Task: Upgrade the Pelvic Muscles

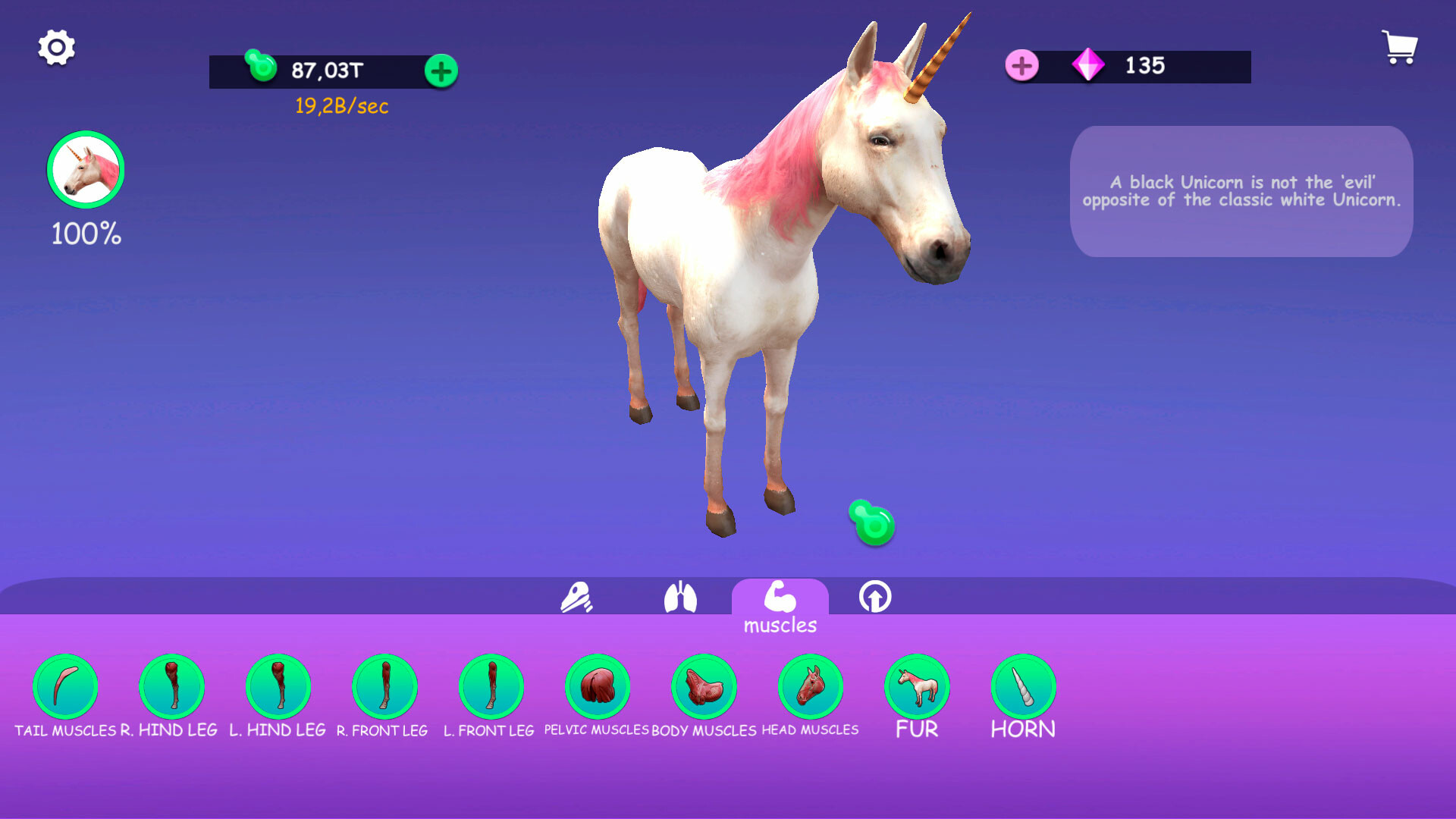Action: click(x=598, y=688)
